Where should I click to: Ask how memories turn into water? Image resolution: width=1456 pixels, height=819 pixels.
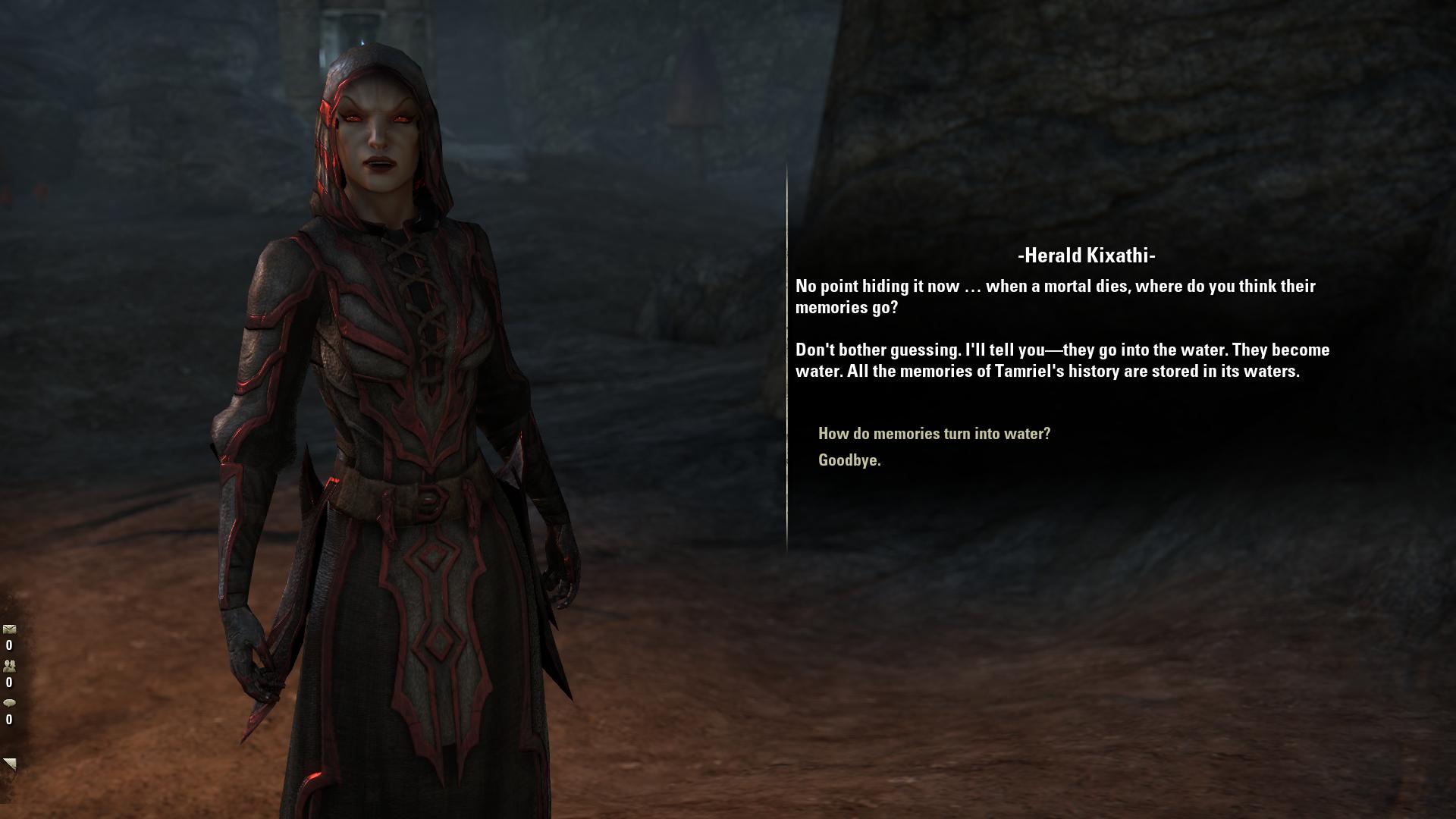point(934,434)
